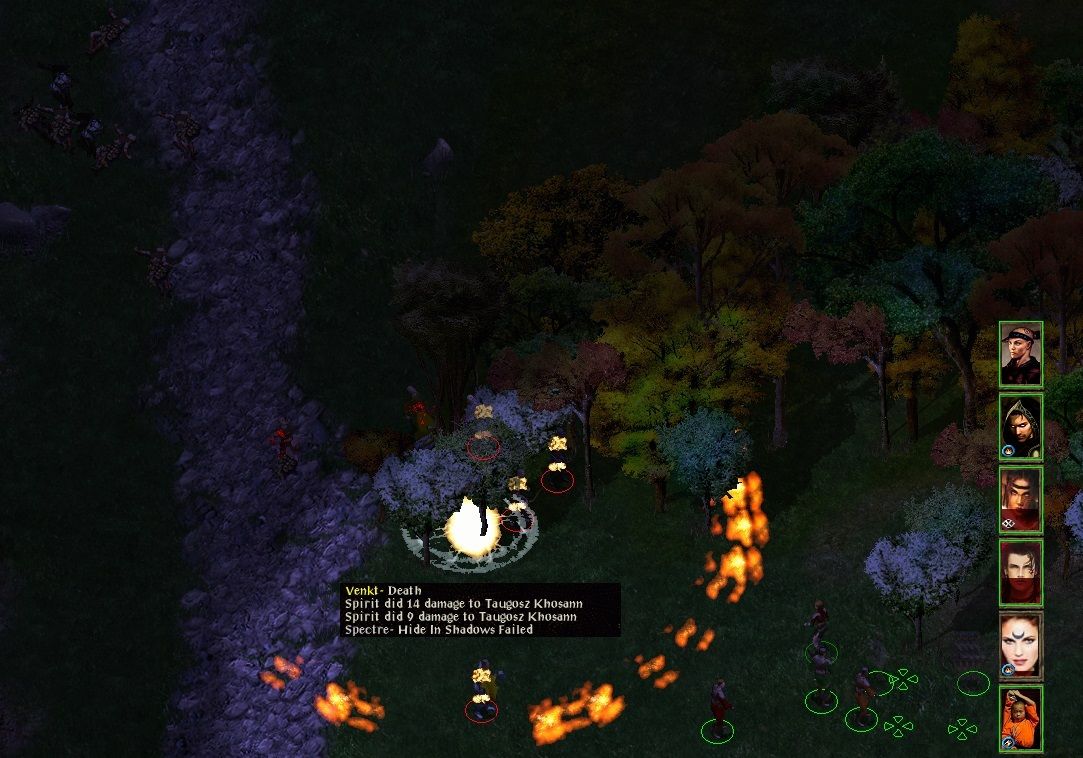
Task: Select the green-hooded character portrait
Action: tap(1021, 427)
